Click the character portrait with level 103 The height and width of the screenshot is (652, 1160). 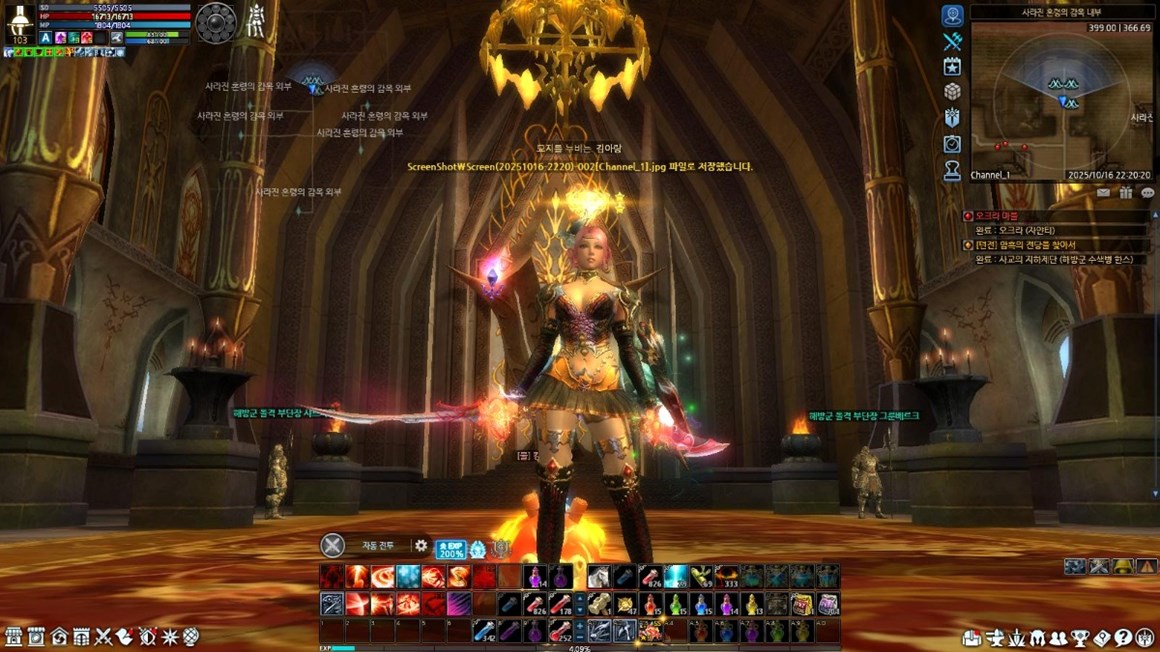click(x=20, y=24)
